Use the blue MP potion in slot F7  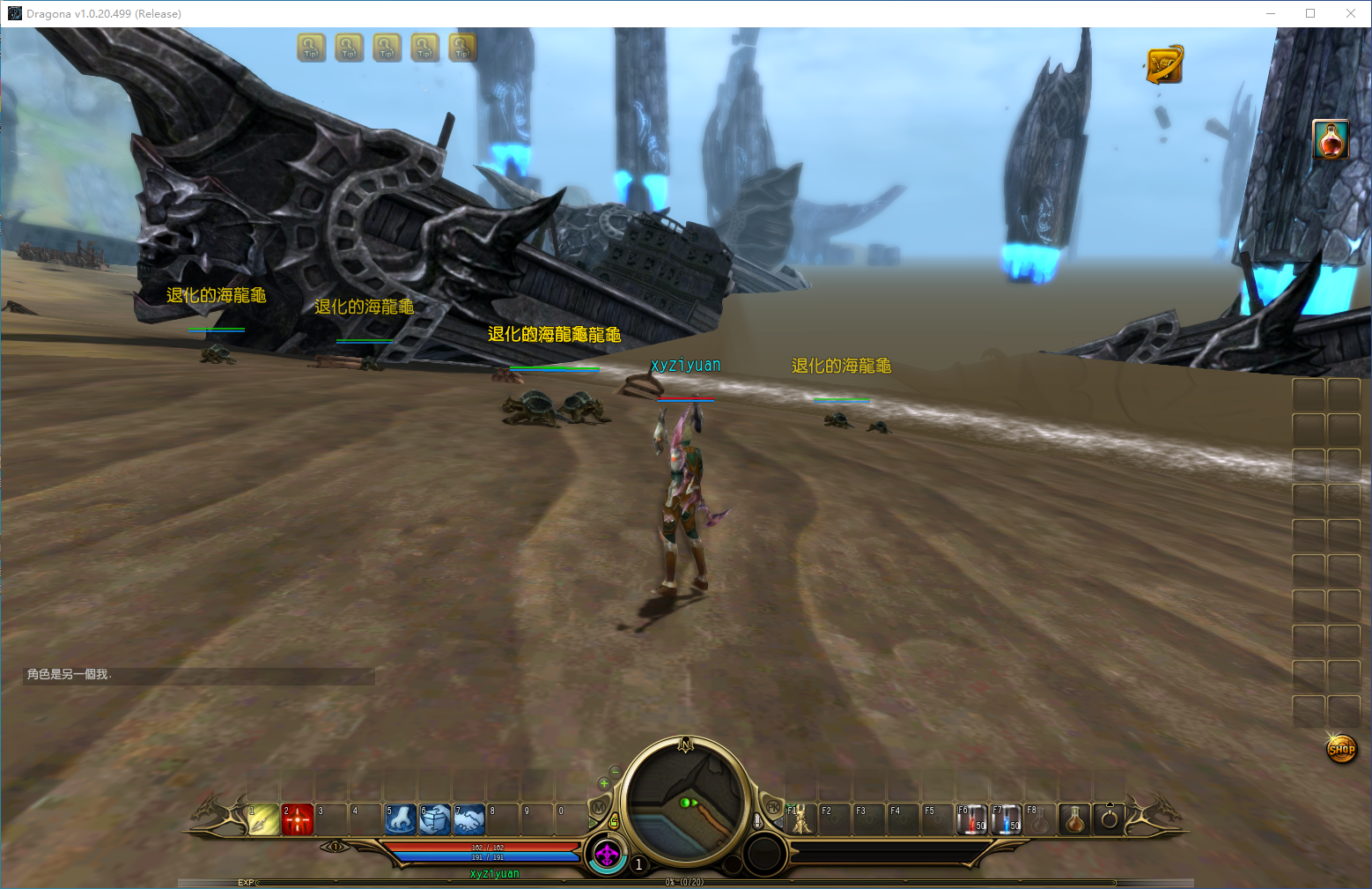pyautogui.click(x=1006, y=819)
